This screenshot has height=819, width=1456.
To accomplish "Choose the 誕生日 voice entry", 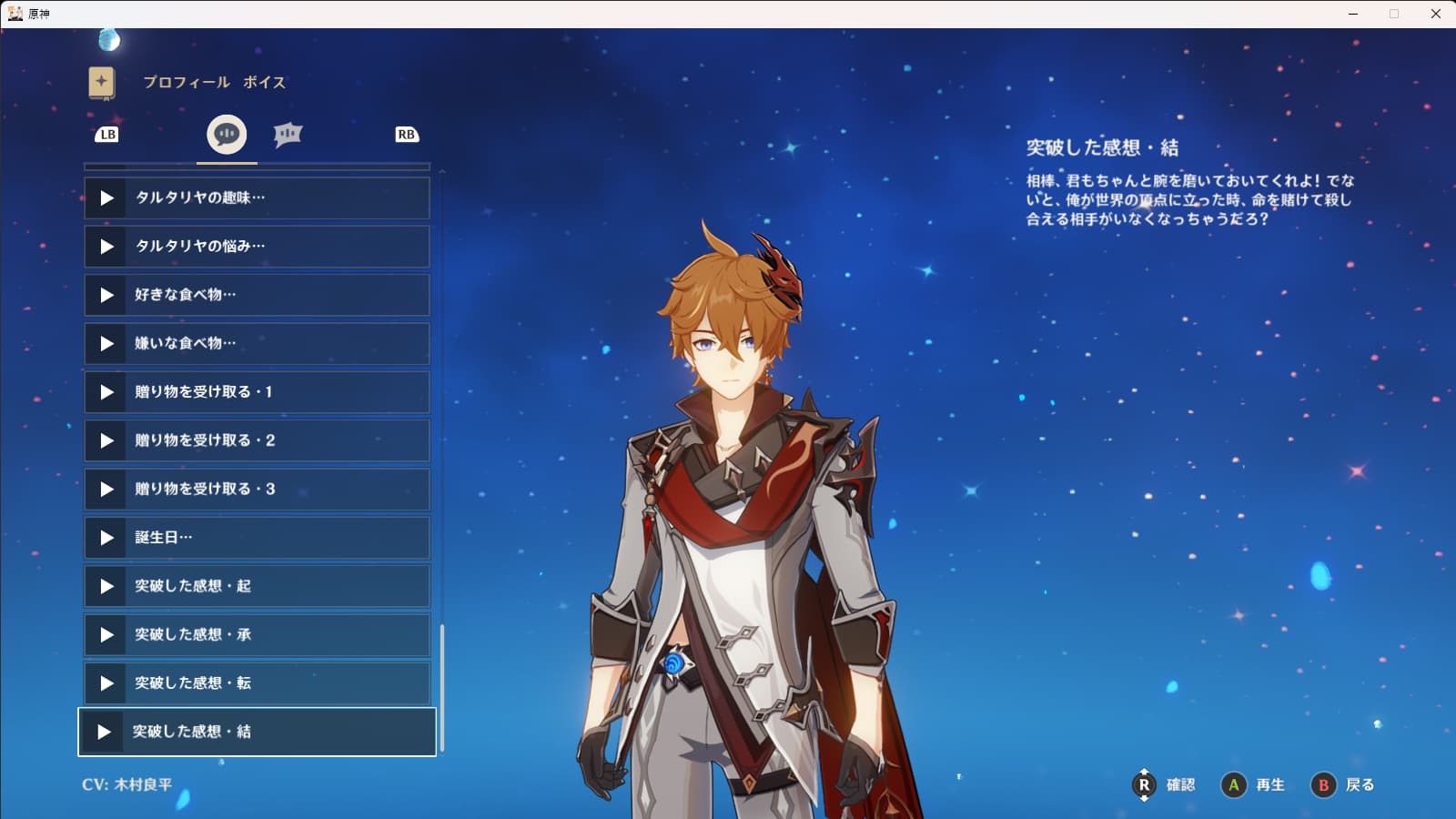I will (257, 538).
